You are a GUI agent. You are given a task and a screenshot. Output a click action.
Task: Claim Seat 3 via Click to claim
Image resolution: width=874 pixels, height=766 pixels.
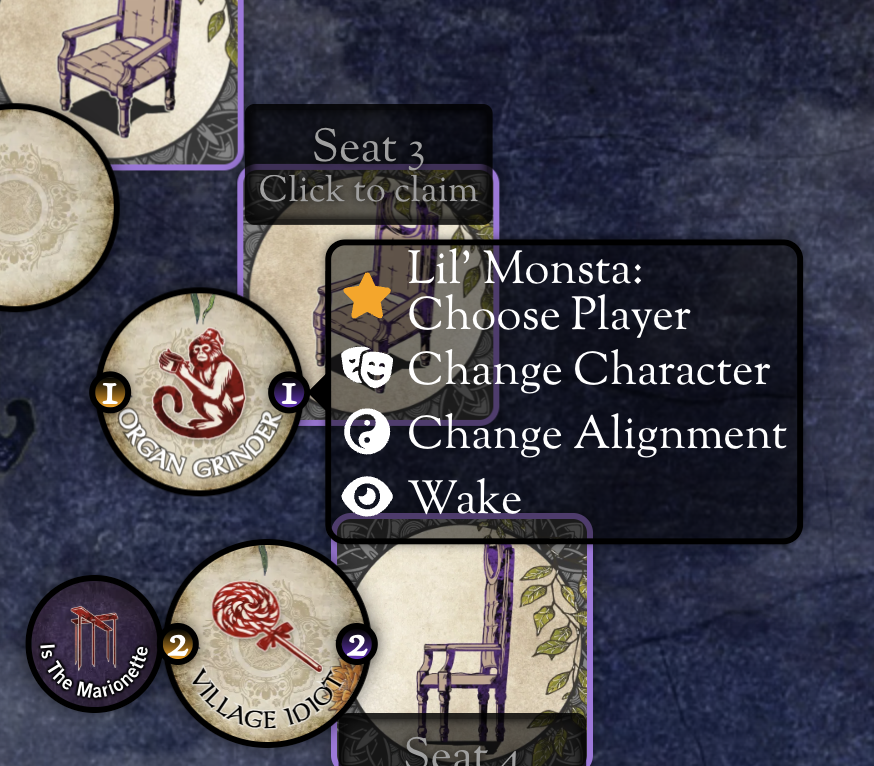click(368, 189)
